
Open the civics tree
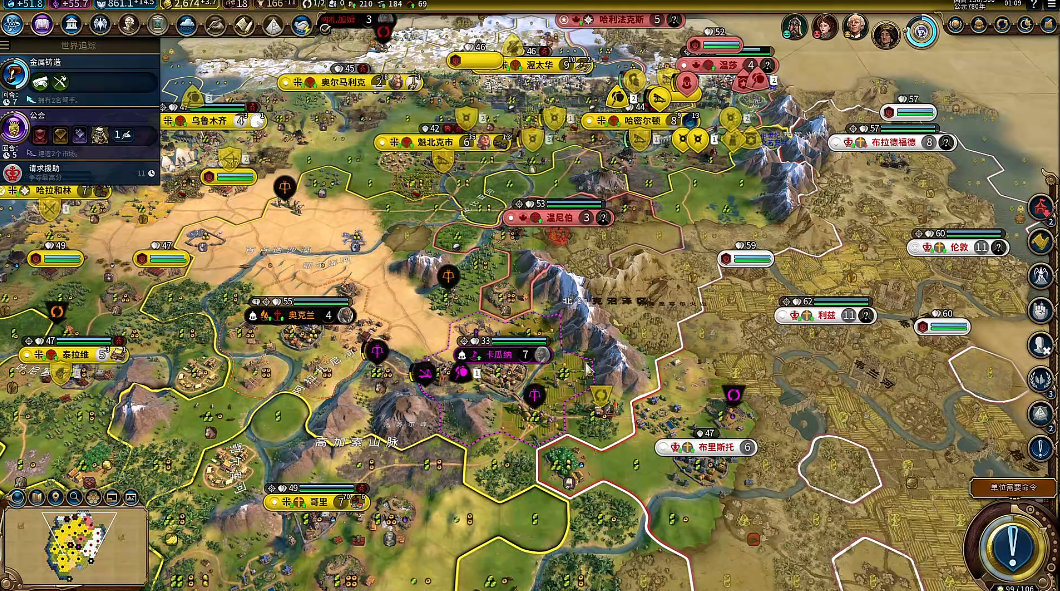[x=41, y=24]
